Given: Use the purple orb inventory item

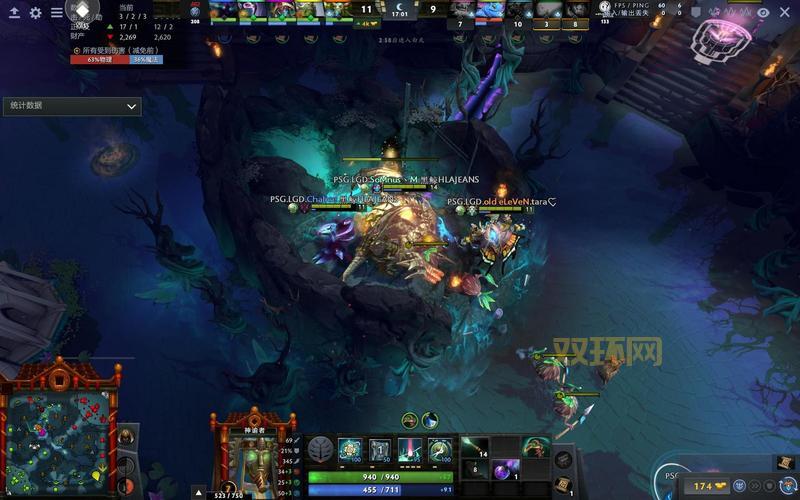Looking at the screenshot, I should 505,468.
